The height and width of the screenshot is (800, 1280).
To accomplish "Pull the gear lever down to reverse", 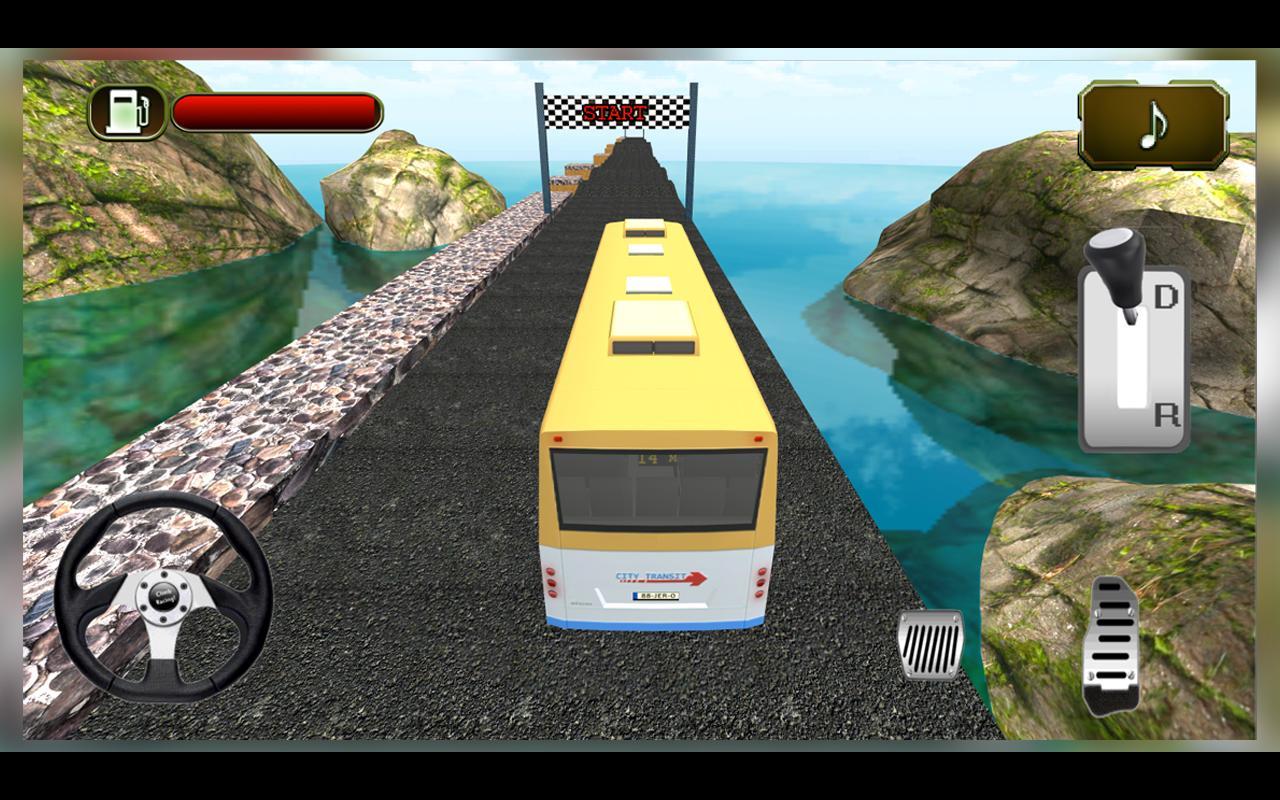I will 1166,413.
